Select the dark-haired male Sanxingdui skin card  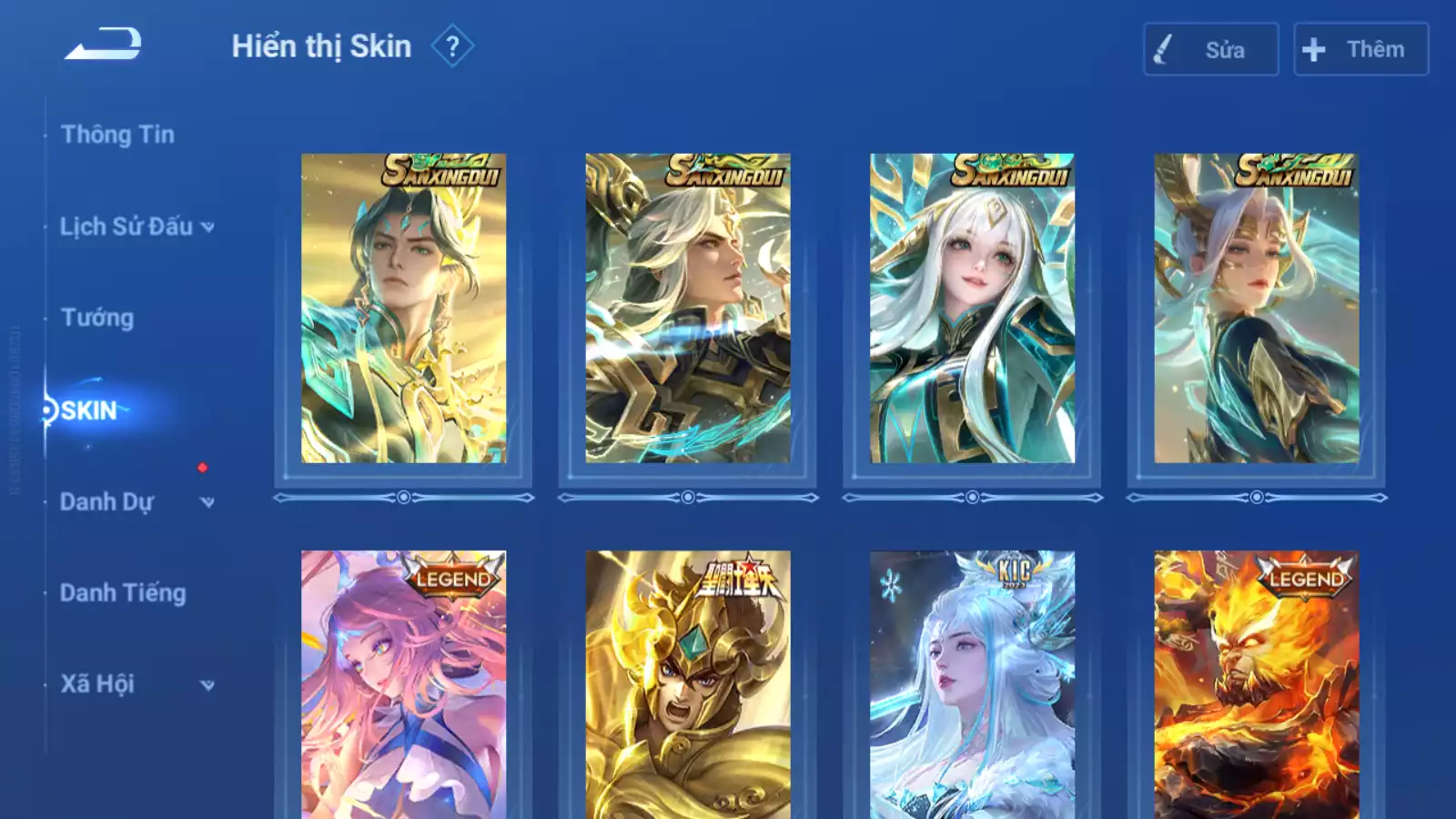coord(403,308)
